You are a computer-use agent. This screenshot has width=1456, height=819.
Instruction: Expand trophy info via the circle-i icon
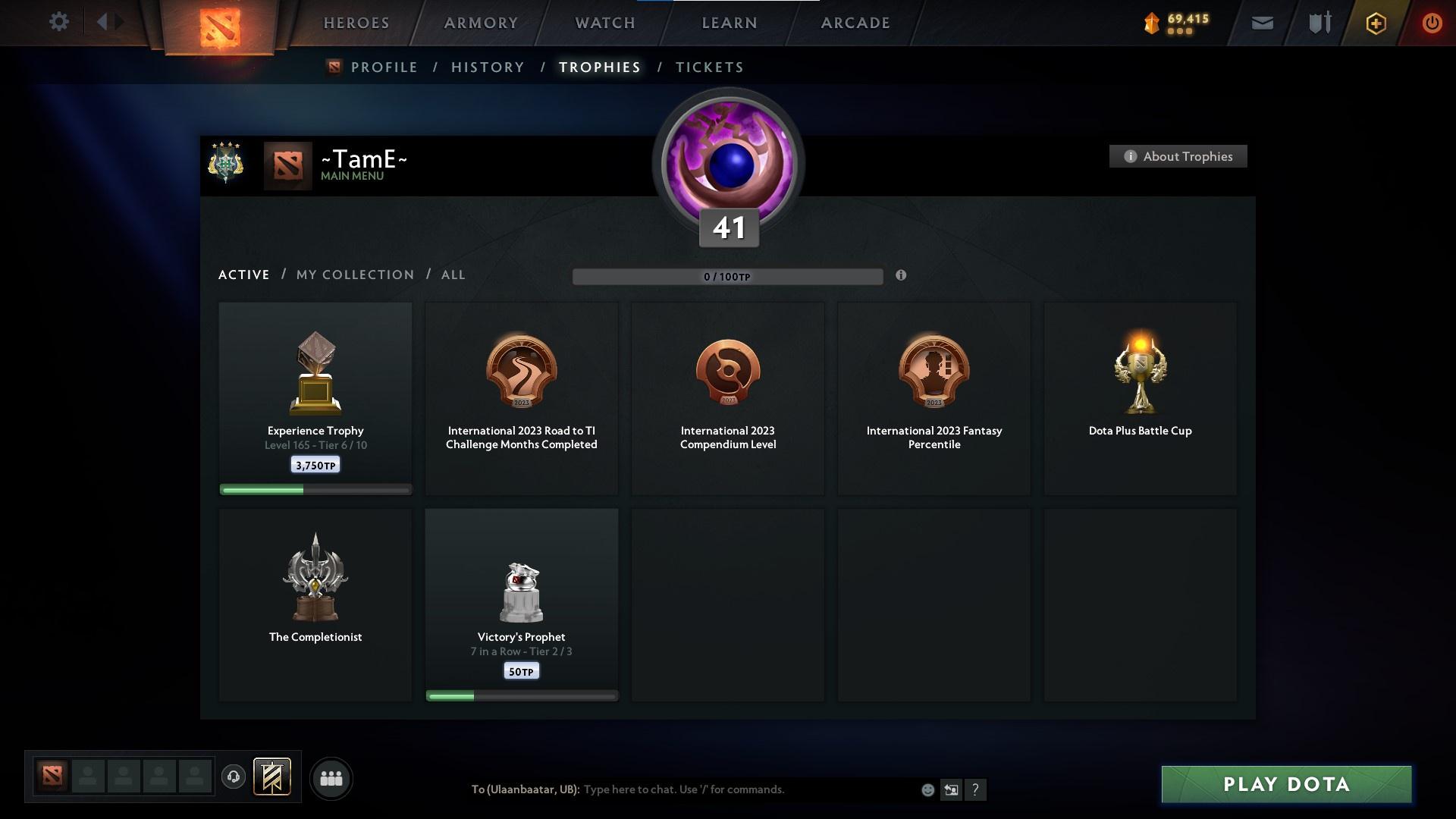(x=902, y=276)
